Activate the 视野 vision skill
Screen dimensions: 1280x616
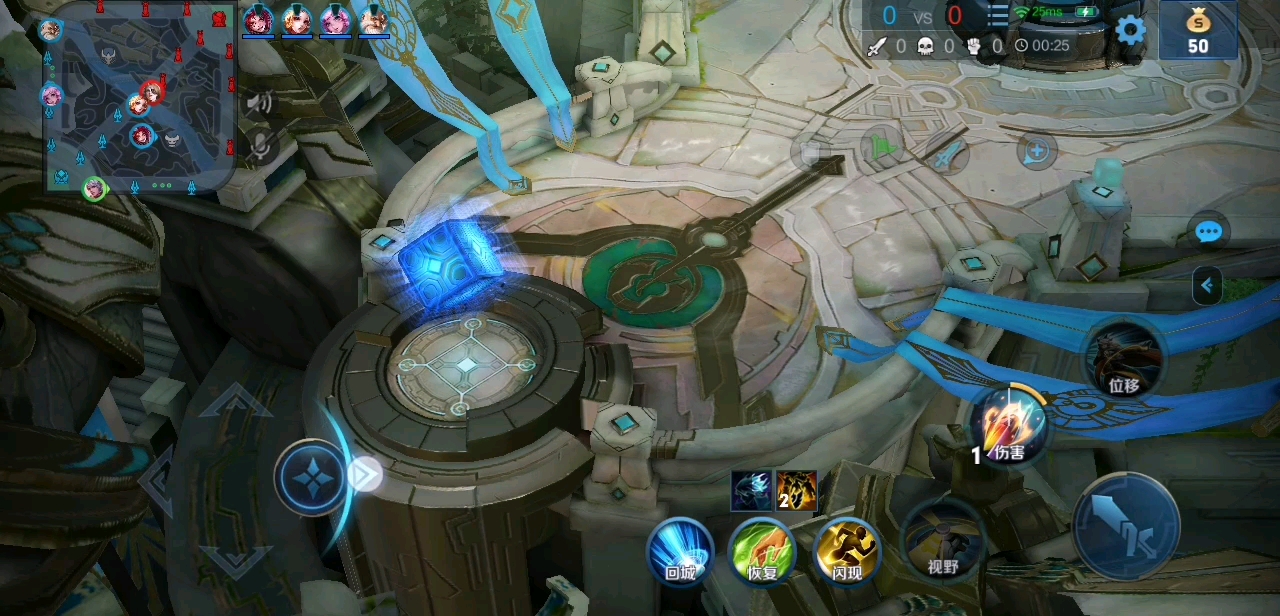click(x=942, y=542)
